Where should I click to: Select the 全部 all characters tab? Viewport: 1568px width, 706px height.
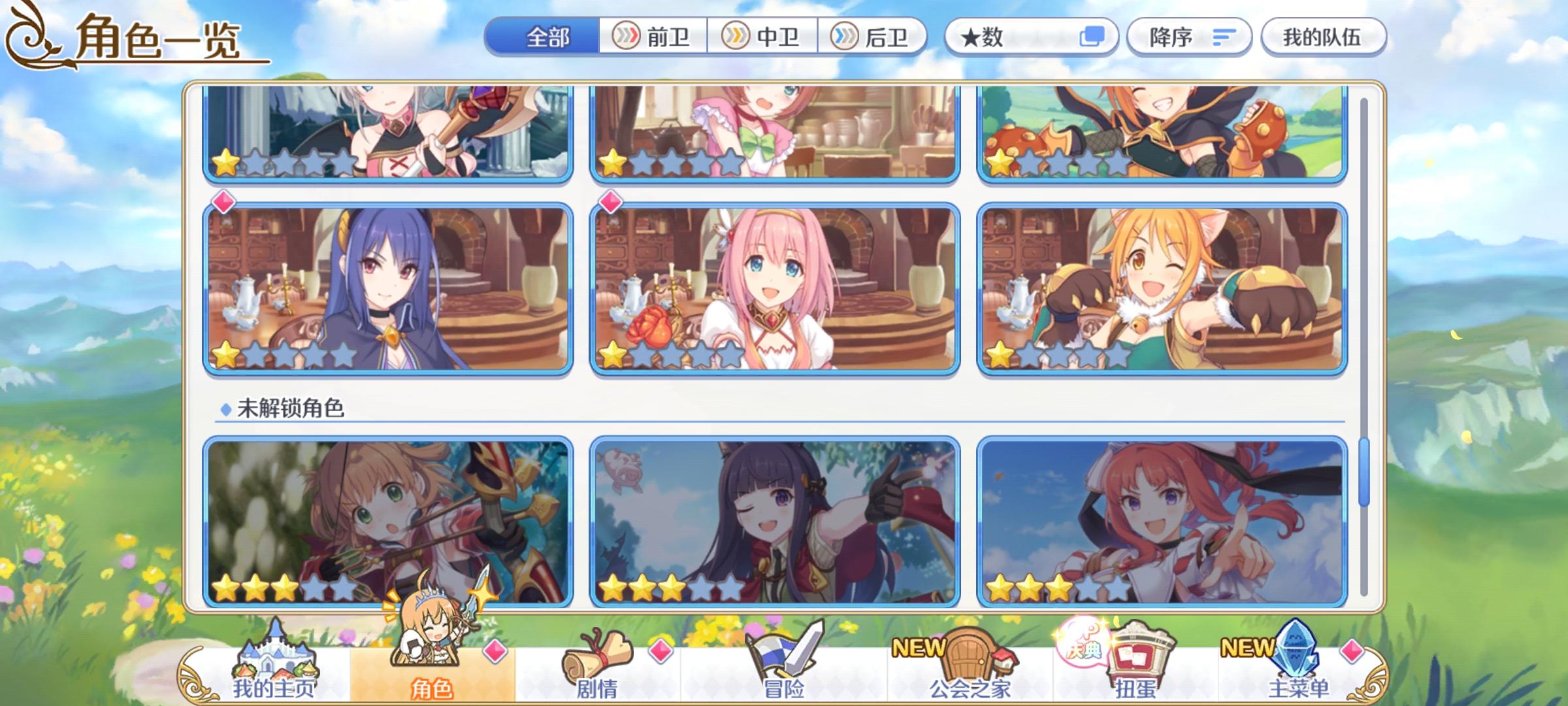[x=546, y=37]
